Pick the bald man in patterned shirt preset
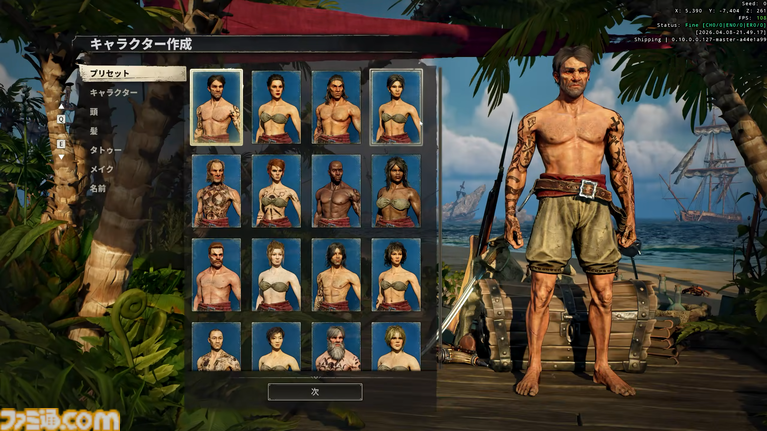Viewport: 767px width, 431px height. (x=216, y=346)
